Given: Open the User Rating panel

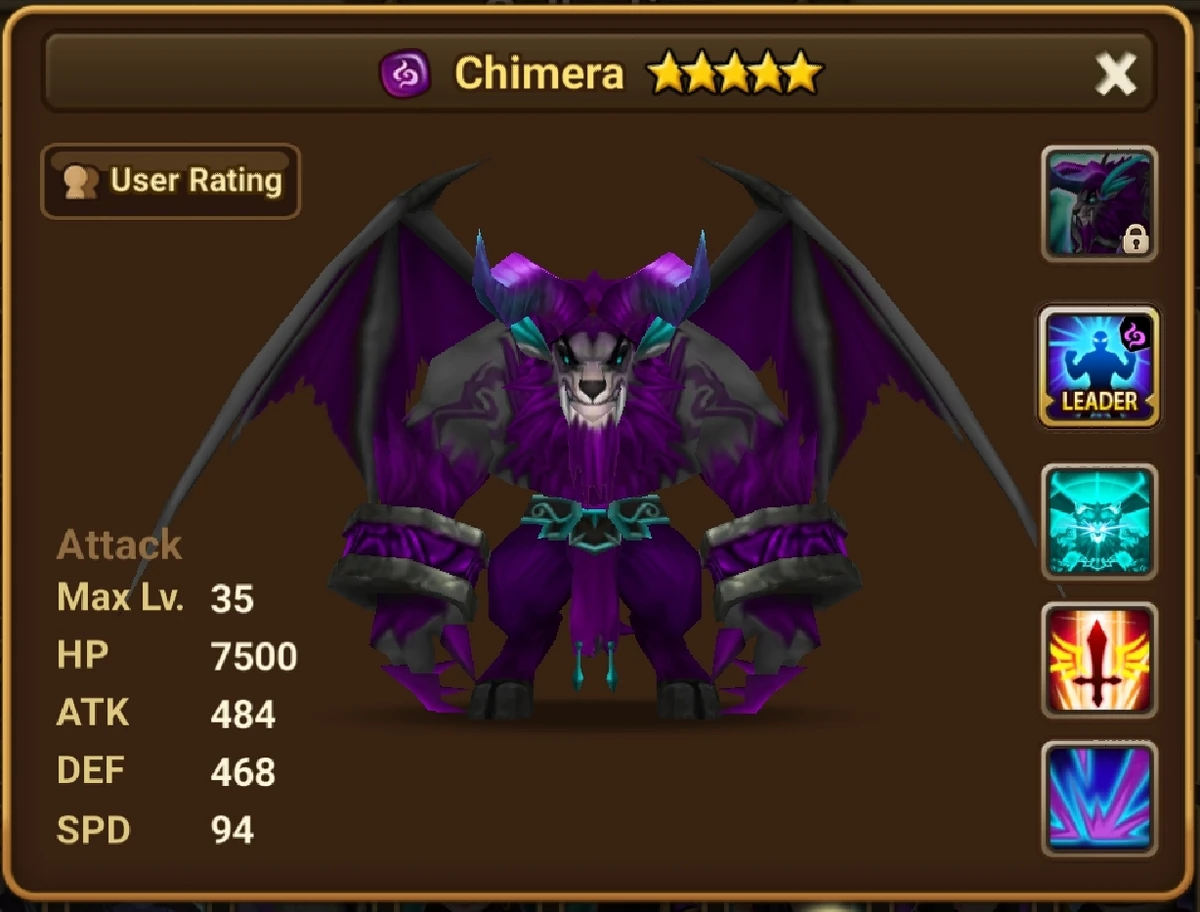Looking at the screenshot, I should pos(171,181).
